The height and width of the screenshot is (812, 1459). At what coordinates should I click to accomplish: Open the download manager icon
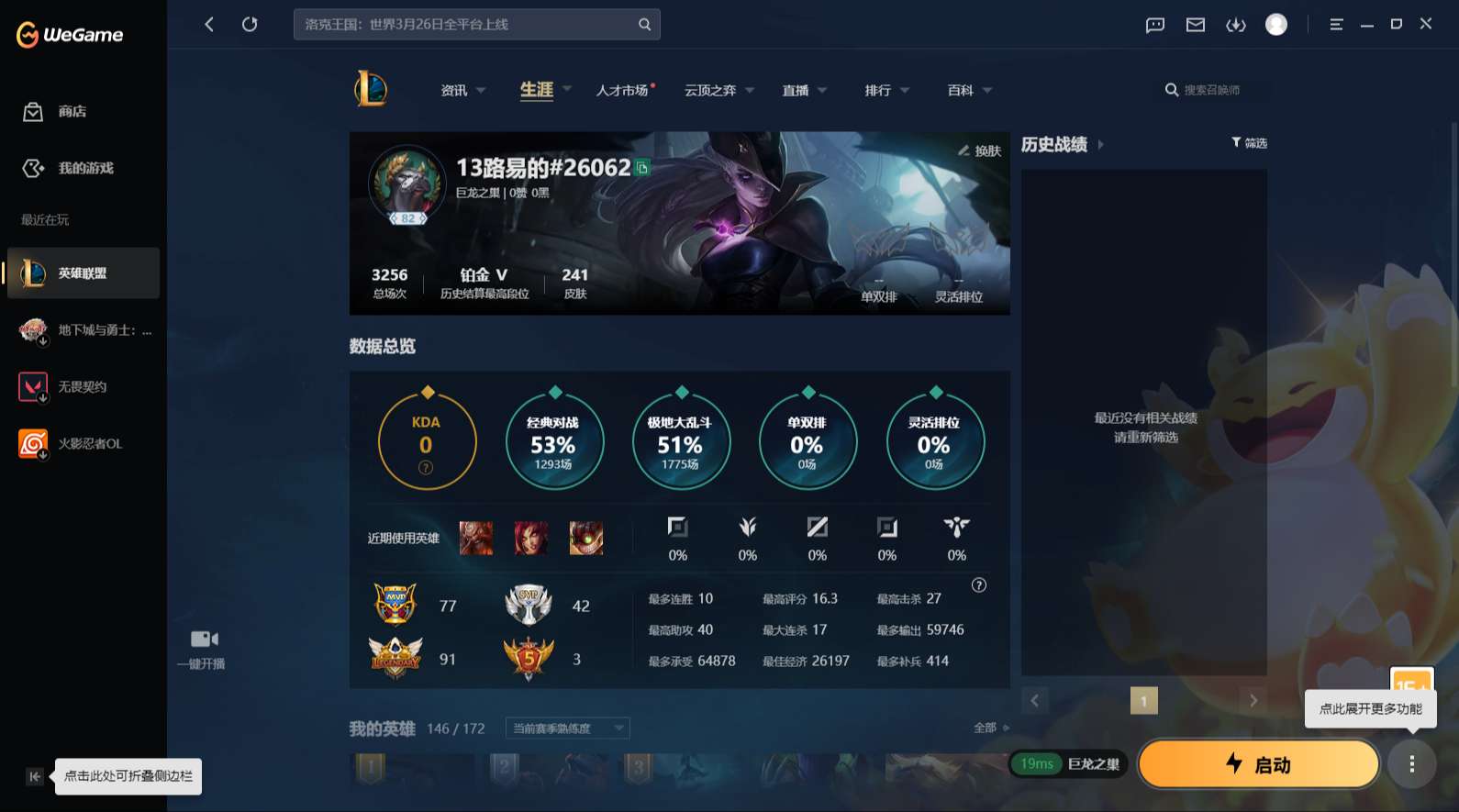click(x=1236, y=25)
